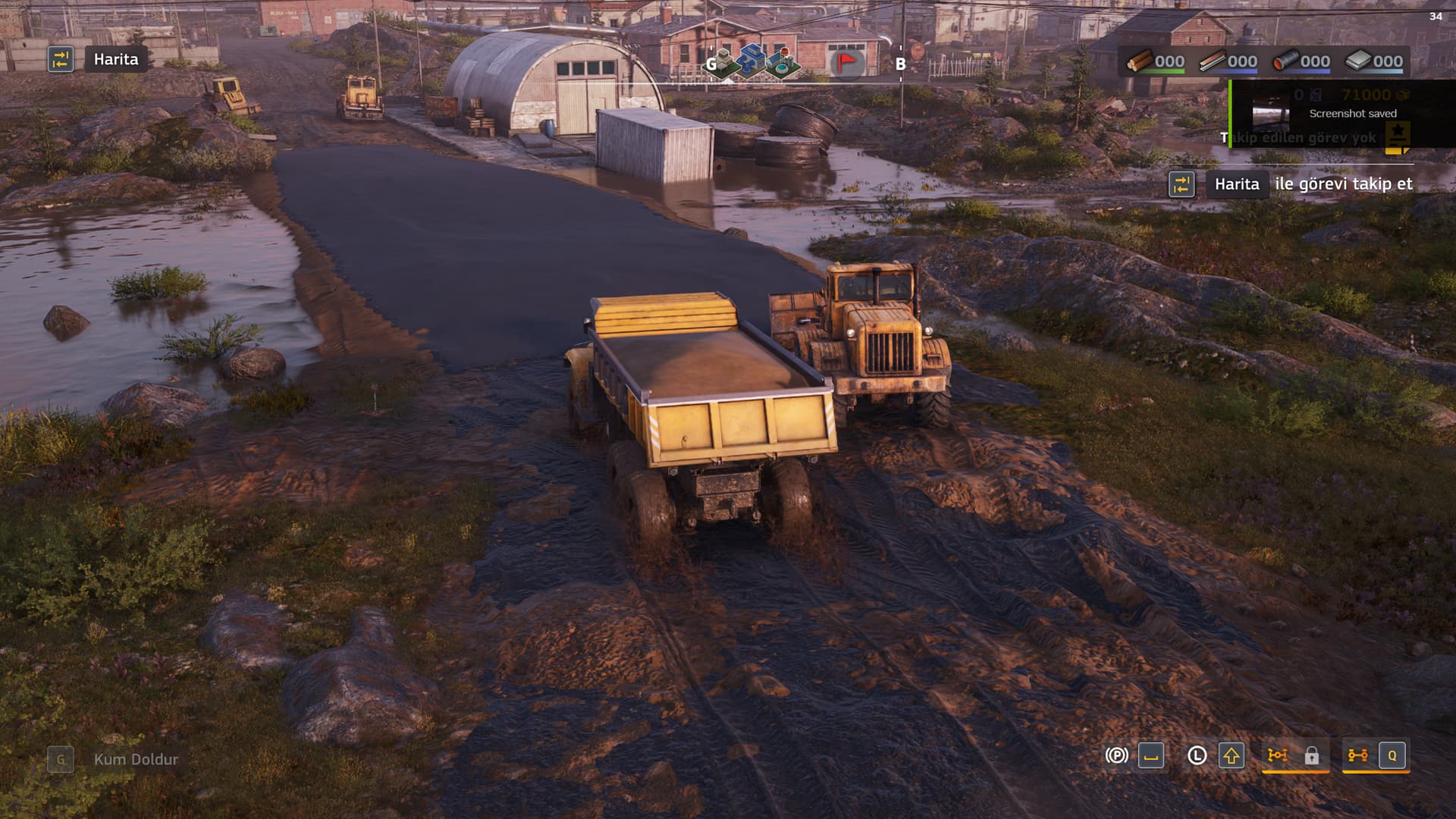Click Harita in the task tracking hint
The width and height of the screenshot is (1456, 819).
tap(1236, 184)
